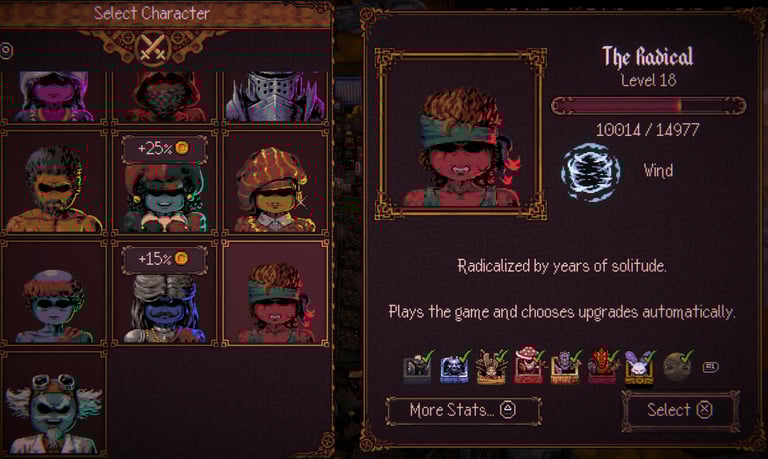Screen dimensions: 768x459
Task: Click the Wind element icon
Action: [x=590, y=172]
